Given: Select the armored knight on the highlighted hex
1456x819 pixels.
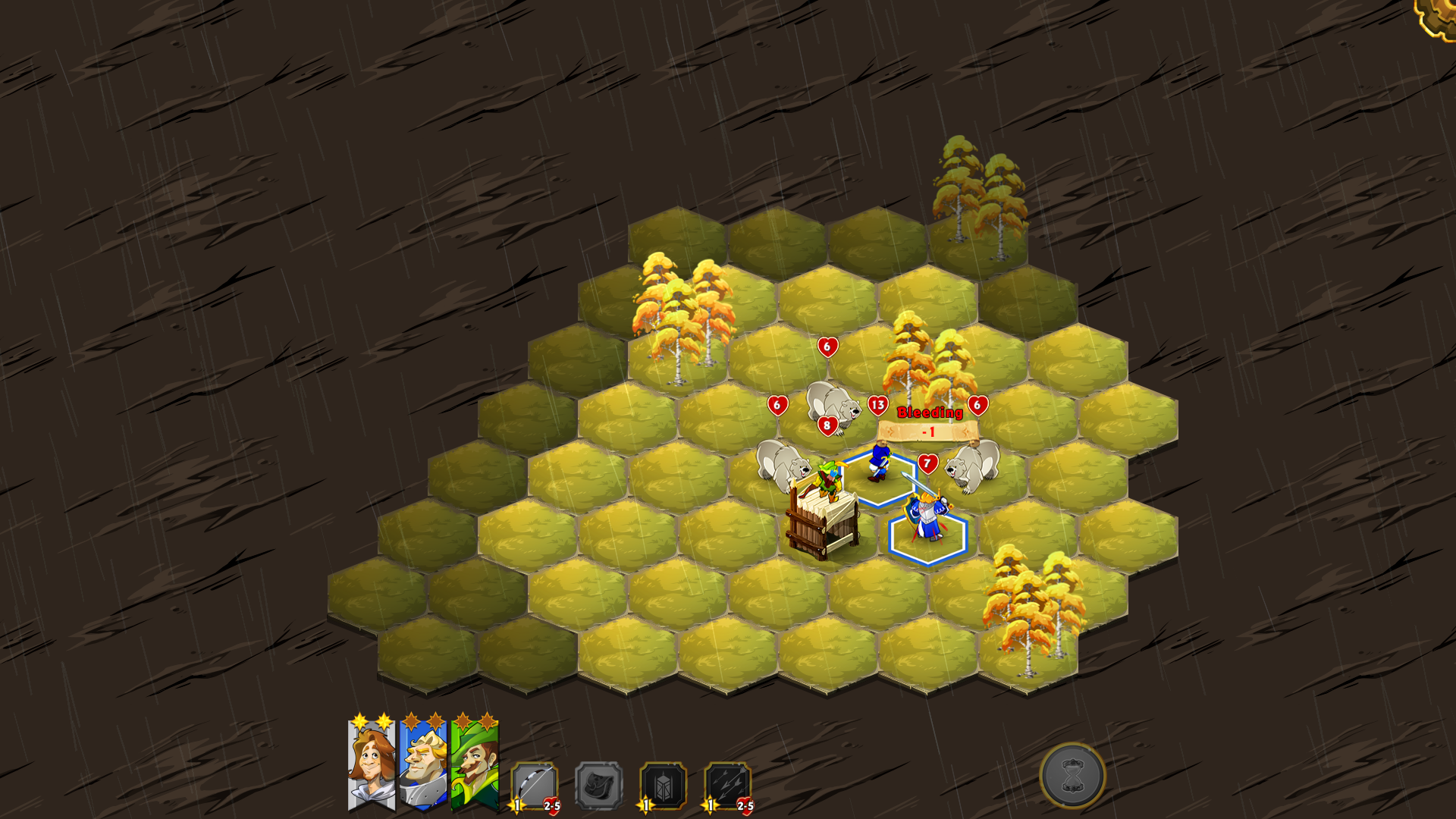Looking at the screenshot, I should pyautogui.click(x=927, y=519).
